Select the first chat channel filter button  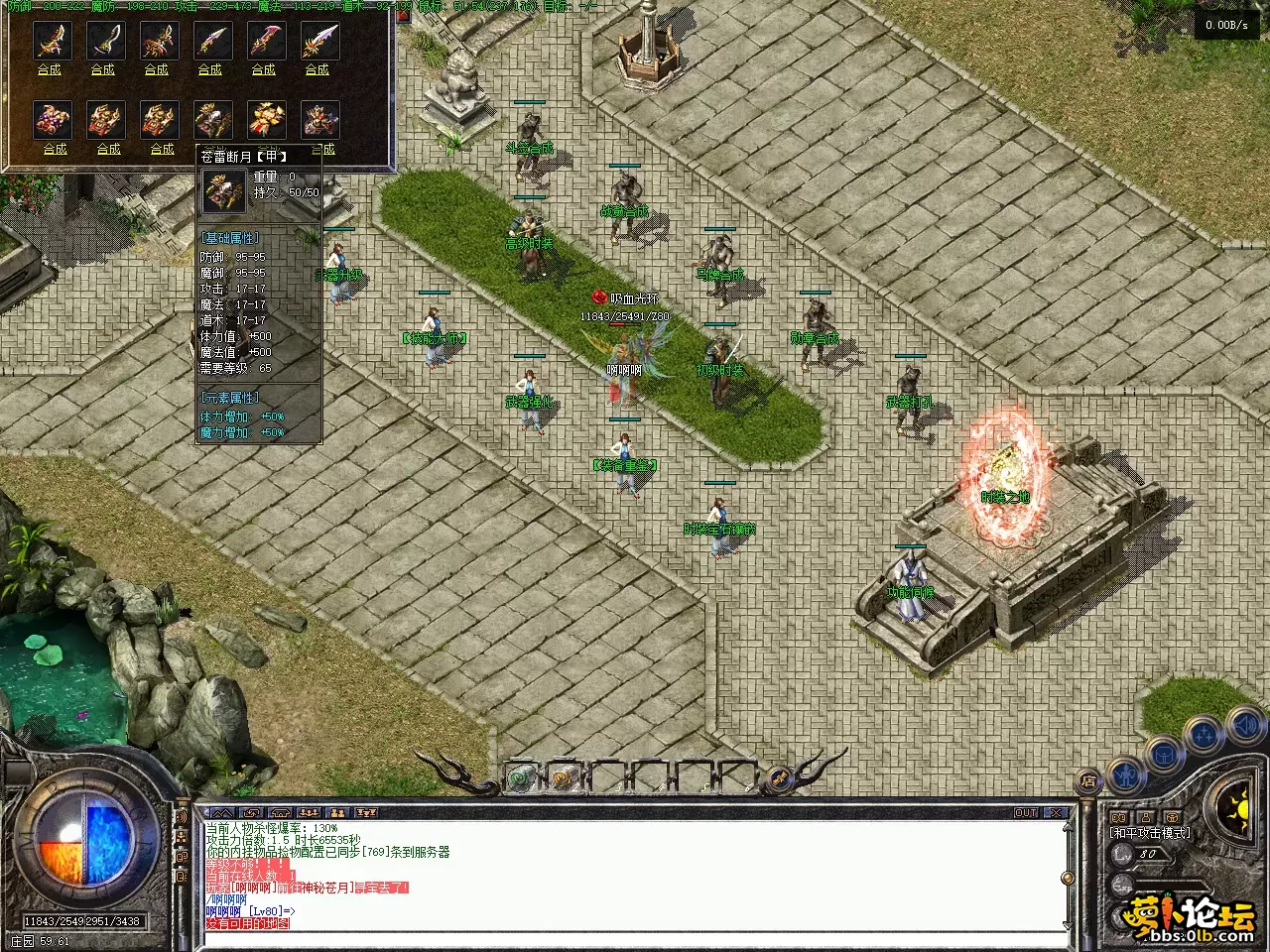pos(222,813)
